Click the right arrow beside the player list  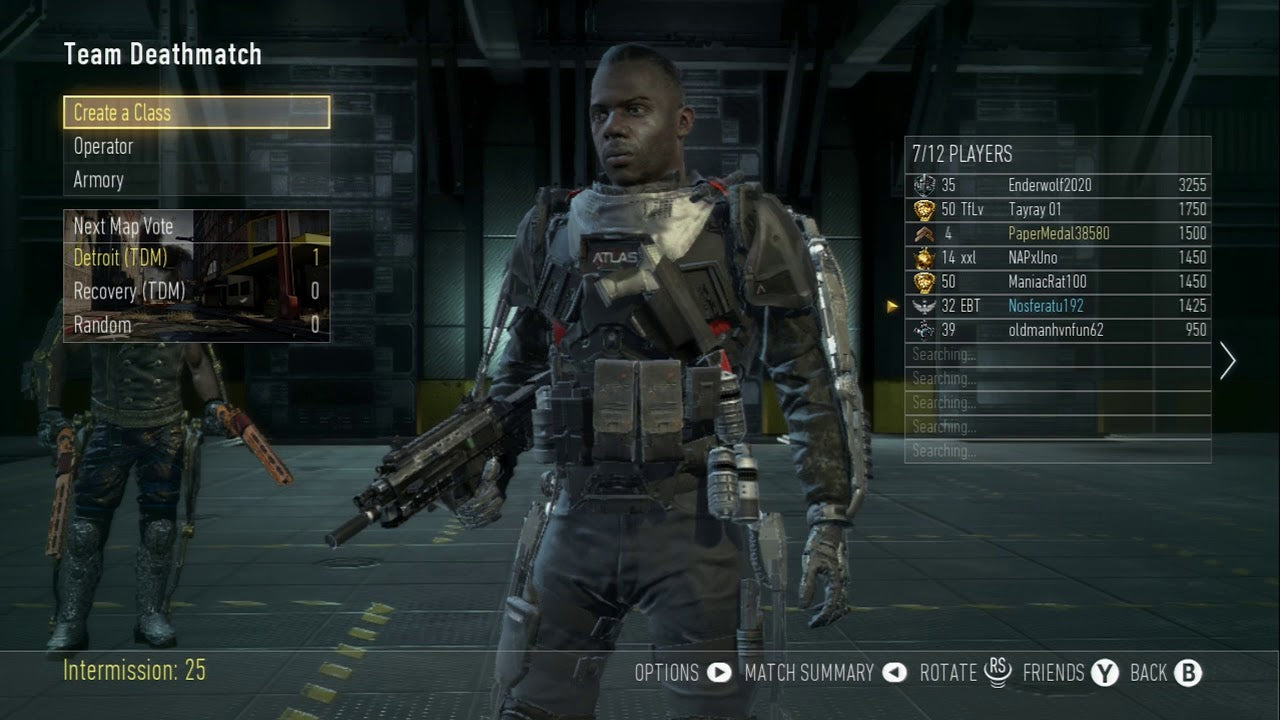[1228, 360]
